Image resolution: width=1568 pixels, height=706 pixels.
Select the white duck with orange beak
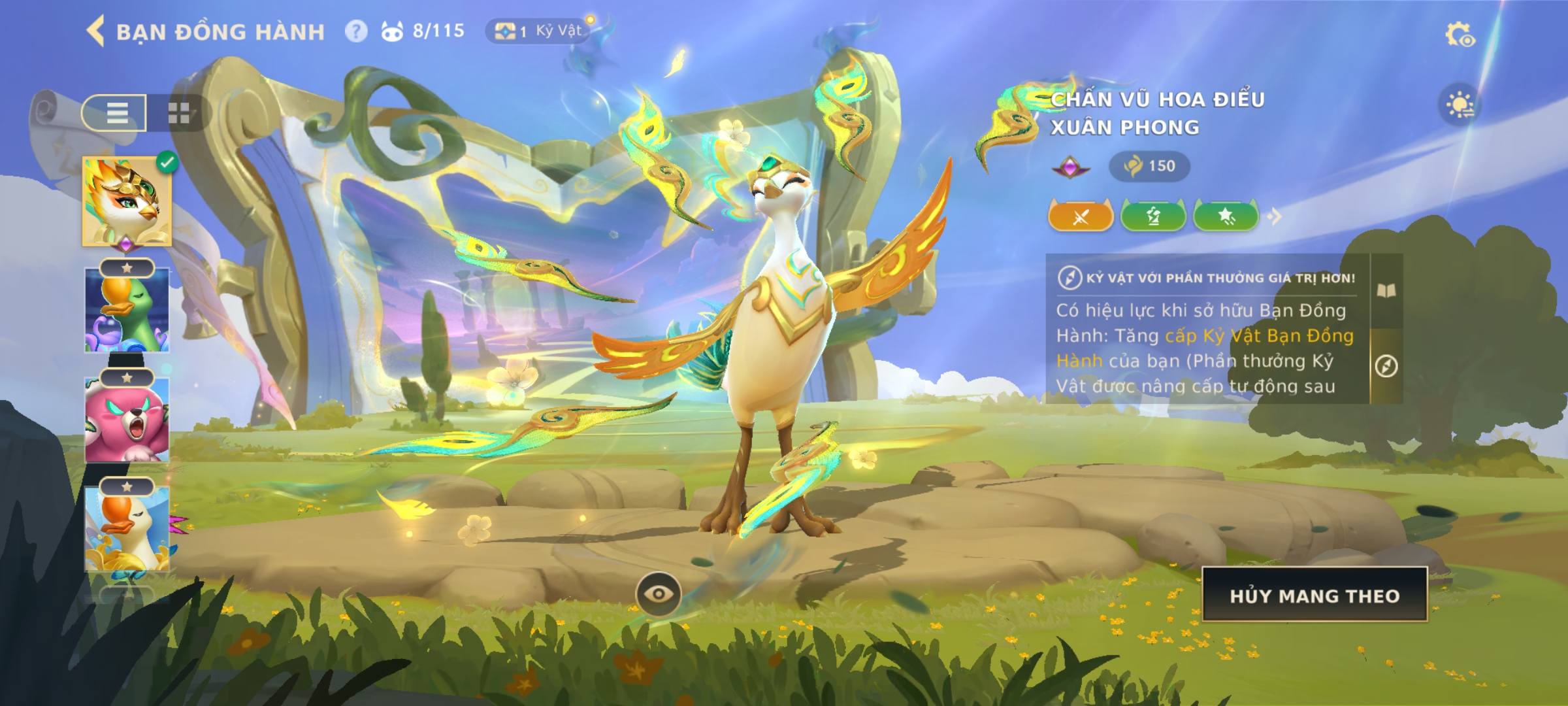(x=127, y=528)
